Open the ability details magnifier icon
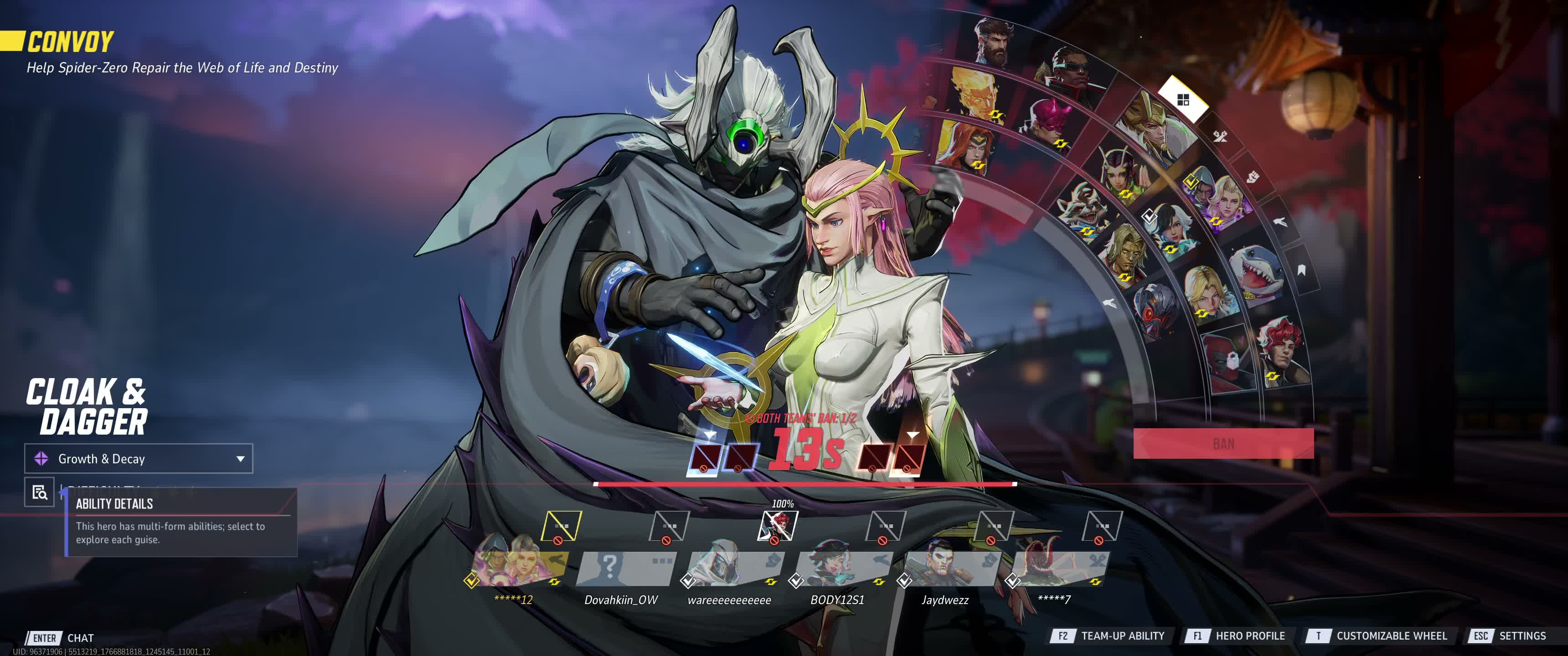This screenshot has width=1568, height=656. tap(40, 492)
